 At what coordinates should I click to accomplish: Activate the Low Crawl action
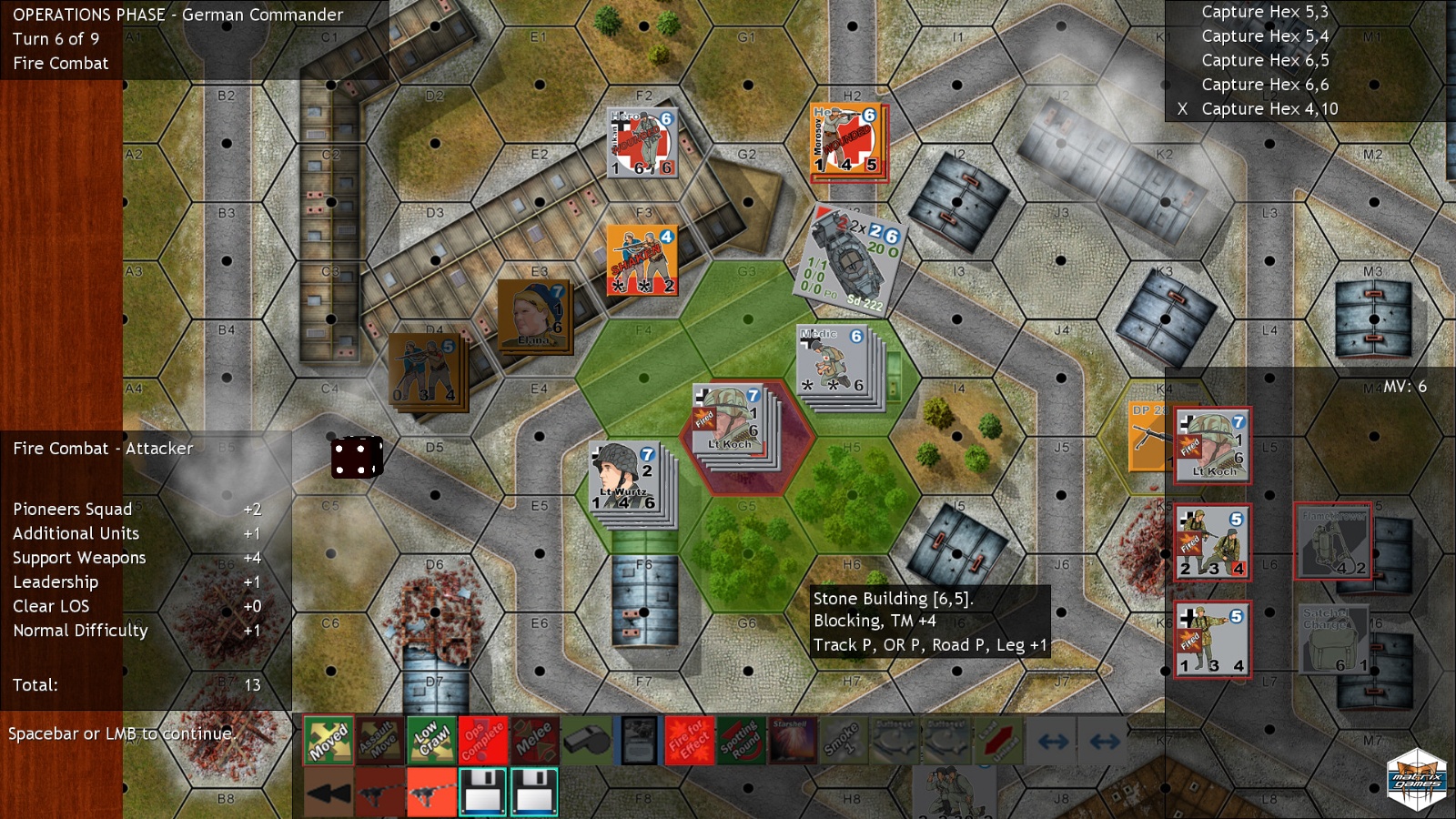point(431,741)
